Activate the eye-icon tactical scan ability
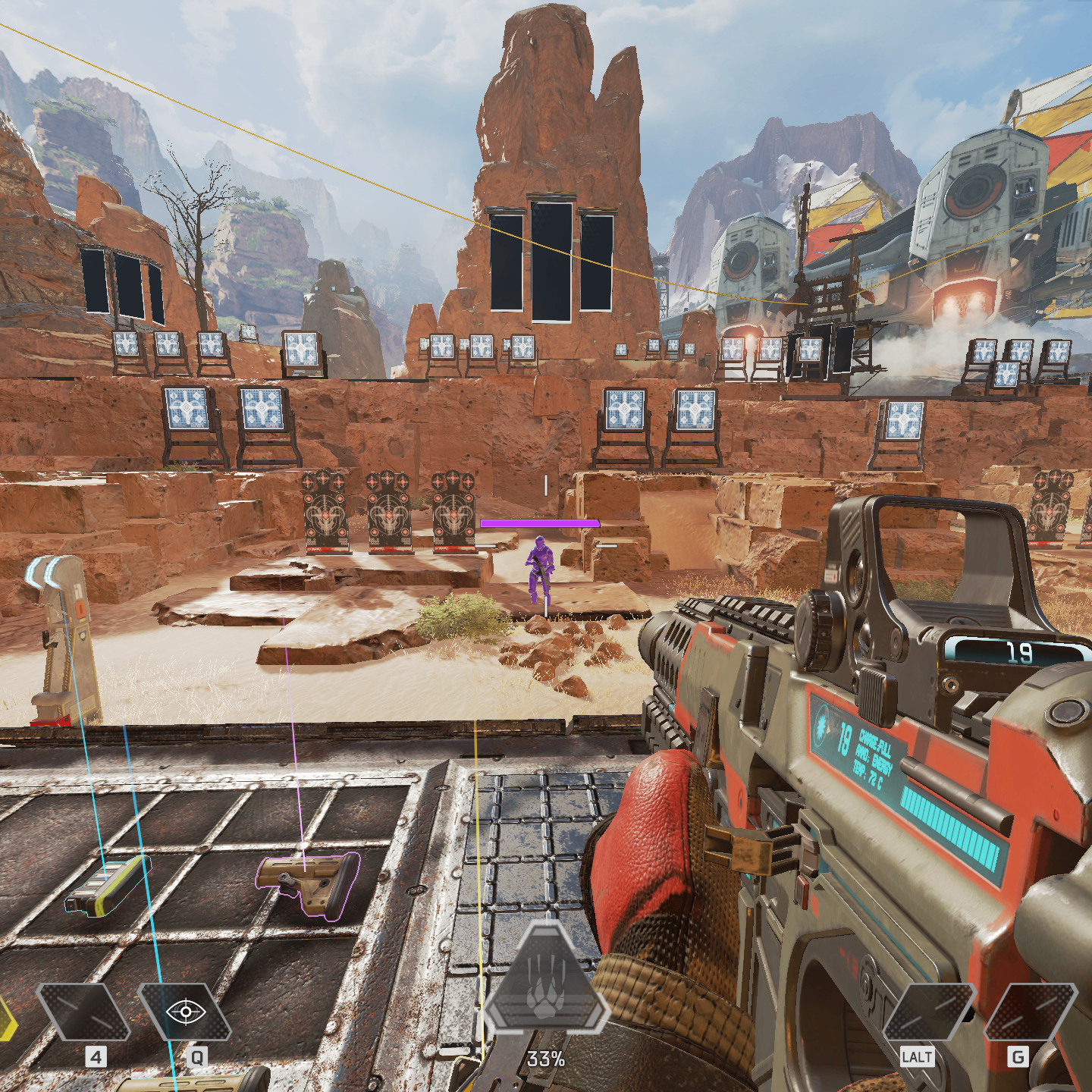 (x=185, y=1012)
